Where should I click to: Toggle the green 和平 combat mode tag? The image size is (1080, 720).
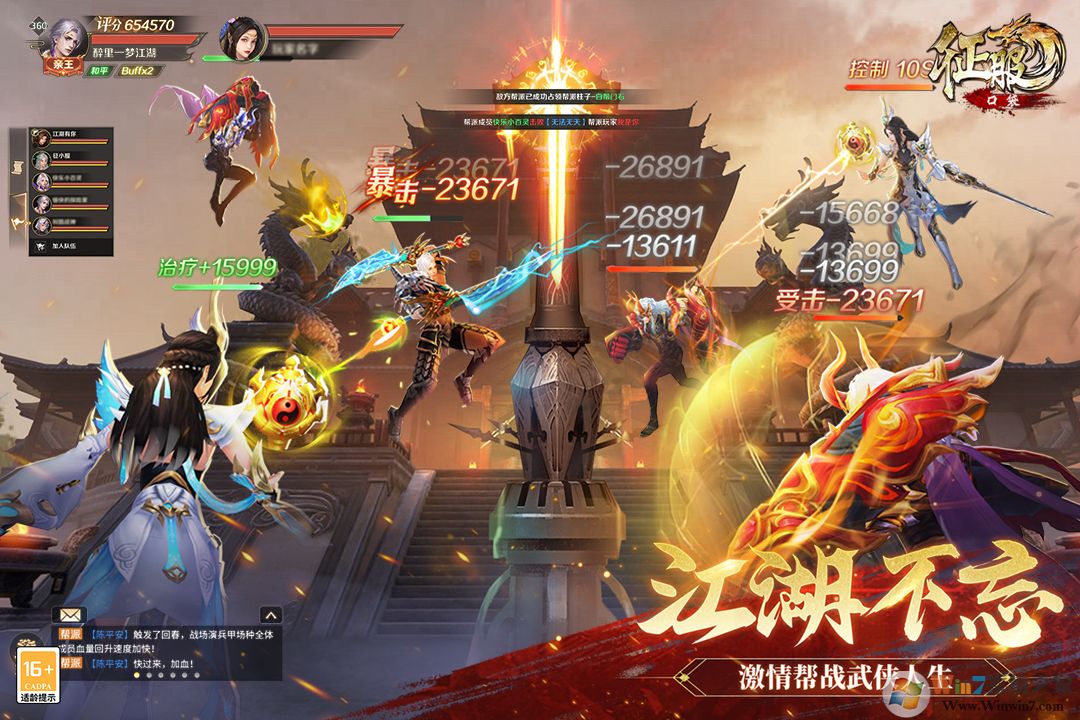(98, 71)
